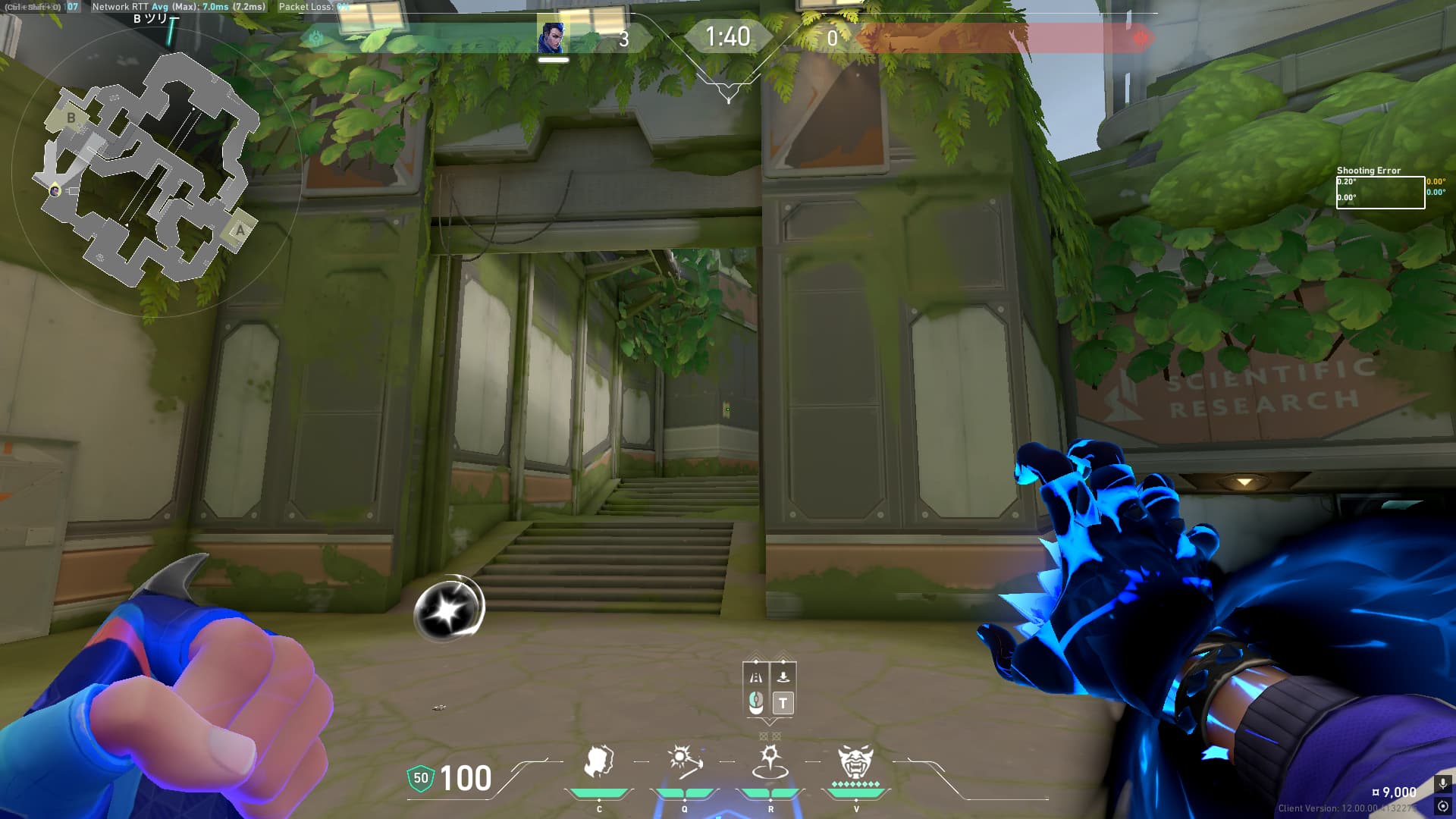Click the circular-arrows recording icon
The image size is (1456, 819).
(1442, 806)
